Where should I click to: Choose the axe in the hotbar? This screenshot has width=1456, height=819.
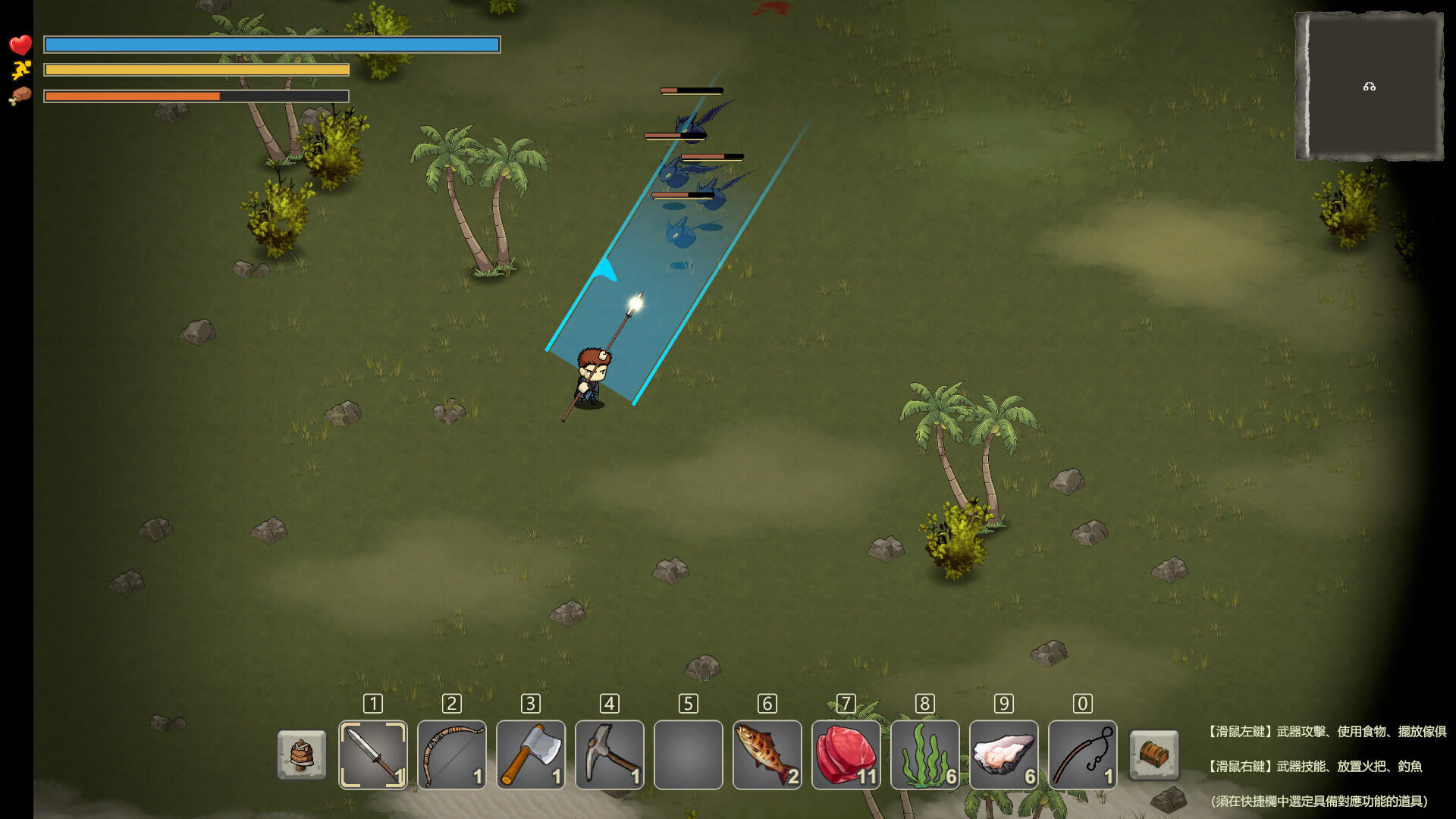point(531,755)
